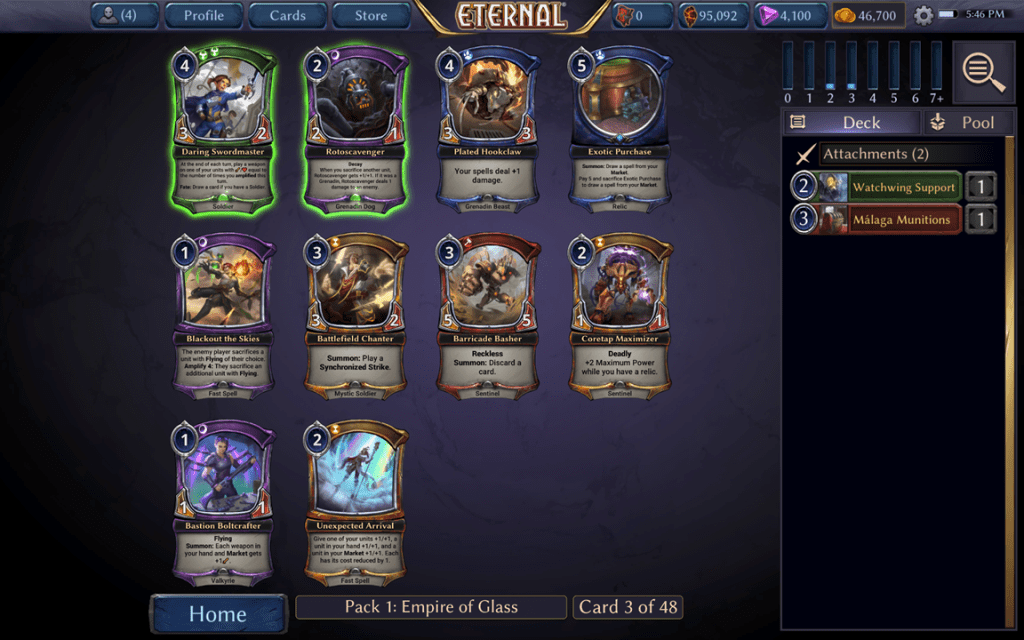
Task: Draft the Coretap Maximizer card
Action: (x=622, y=314)
